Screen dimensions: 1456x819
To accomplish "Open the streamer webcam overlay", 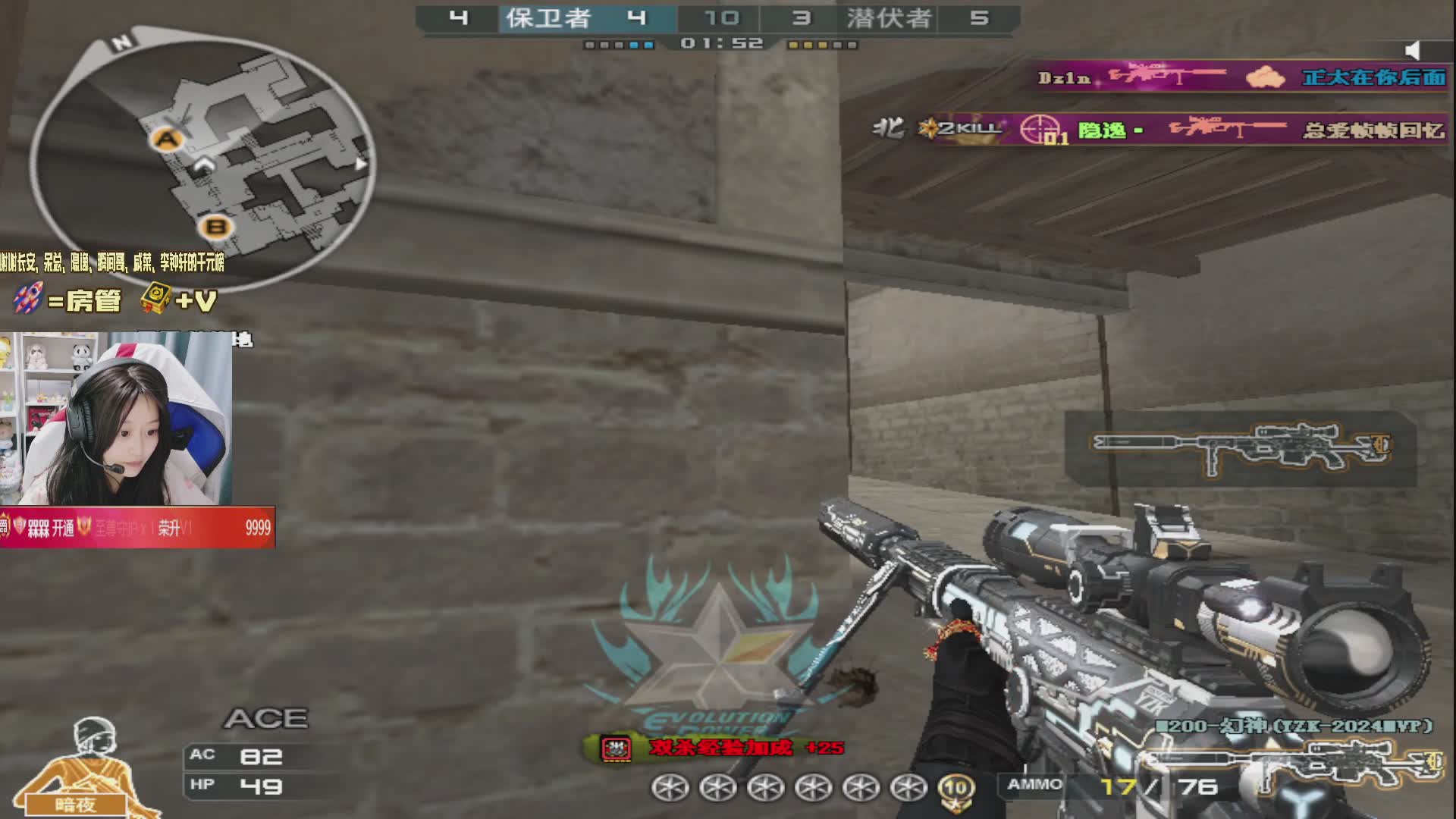I will [116, 419].
